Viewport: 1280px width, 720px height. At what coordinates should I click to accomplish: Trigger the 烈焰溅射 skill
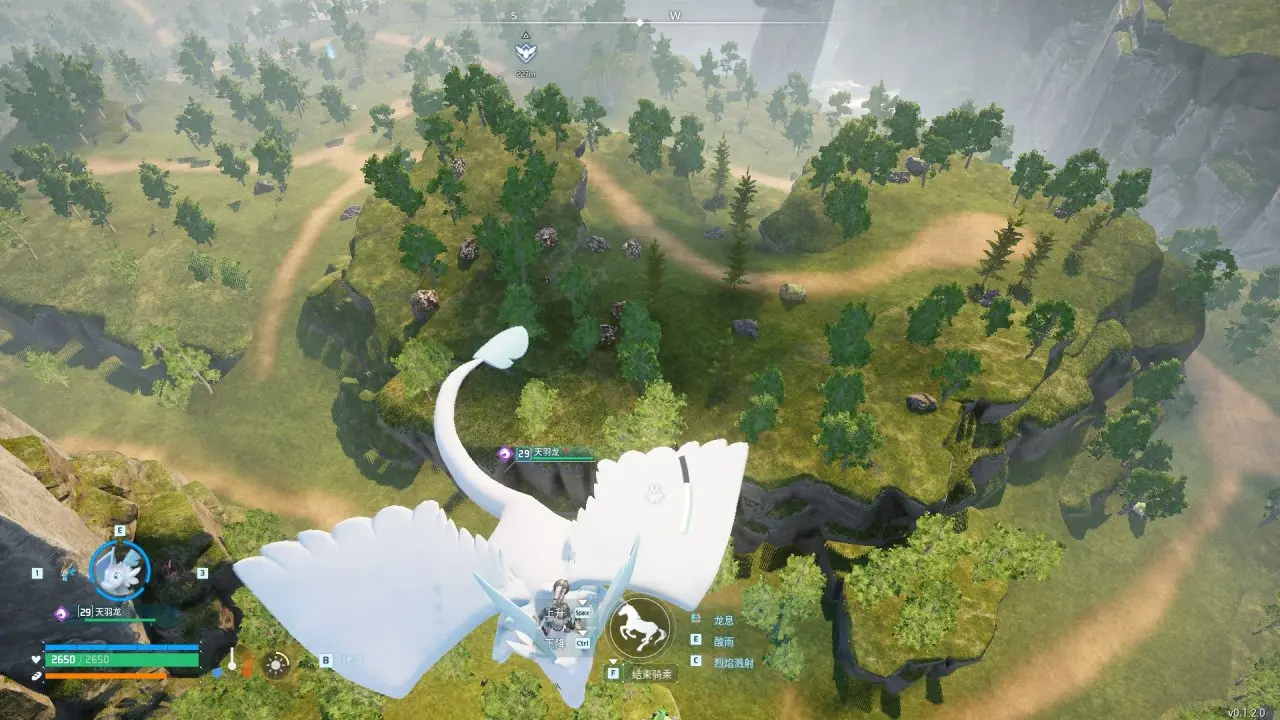[733, 661]
